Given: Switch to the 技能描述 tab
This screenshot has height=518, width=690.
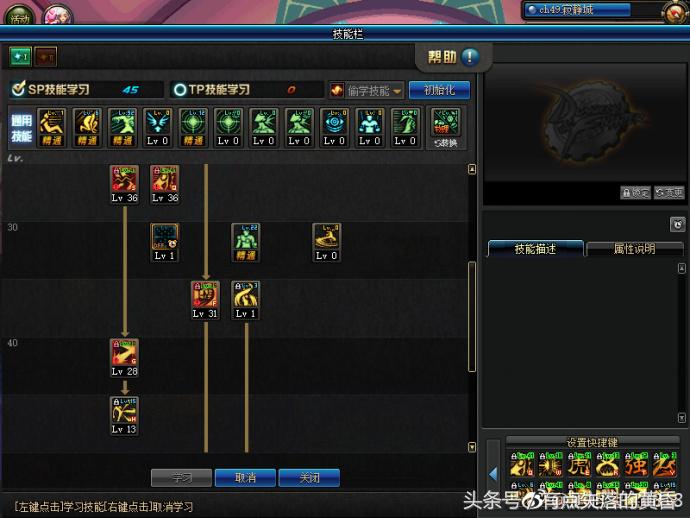Looking at the screenshot, I should (535, 249).
